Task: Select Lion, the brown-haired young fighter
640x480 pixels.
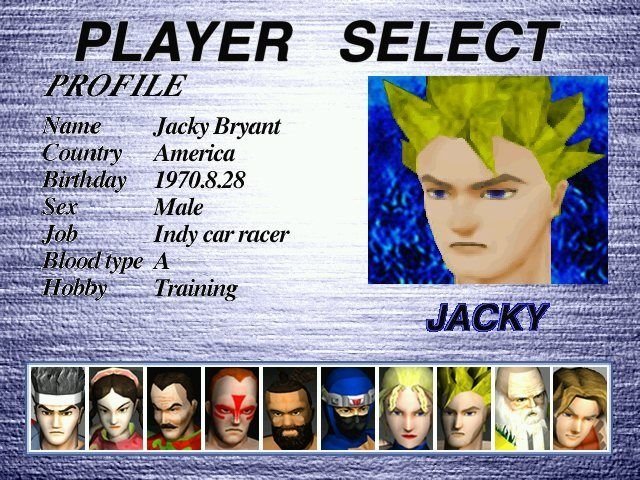Action: (580, 408)
